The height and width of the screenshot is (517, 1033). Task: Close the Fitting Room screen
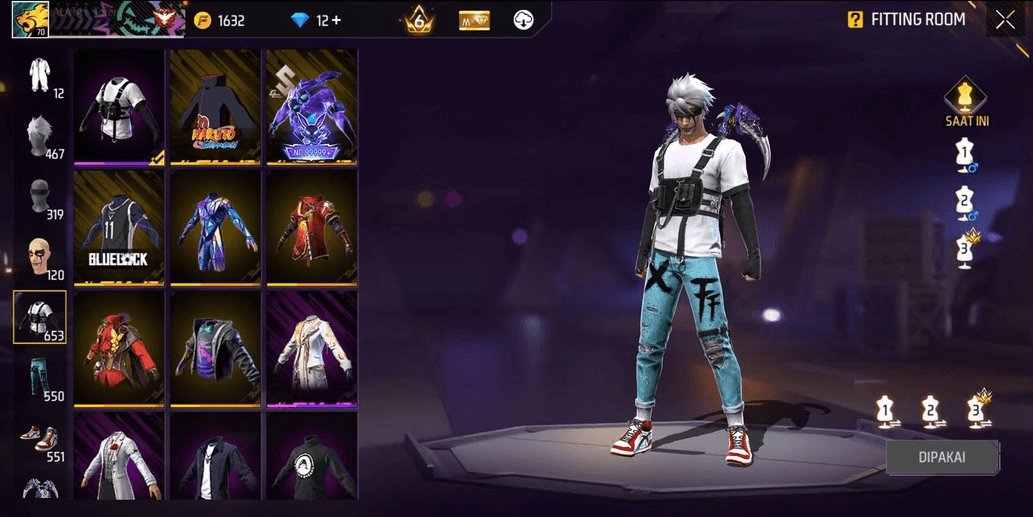tap(1005, 20)
